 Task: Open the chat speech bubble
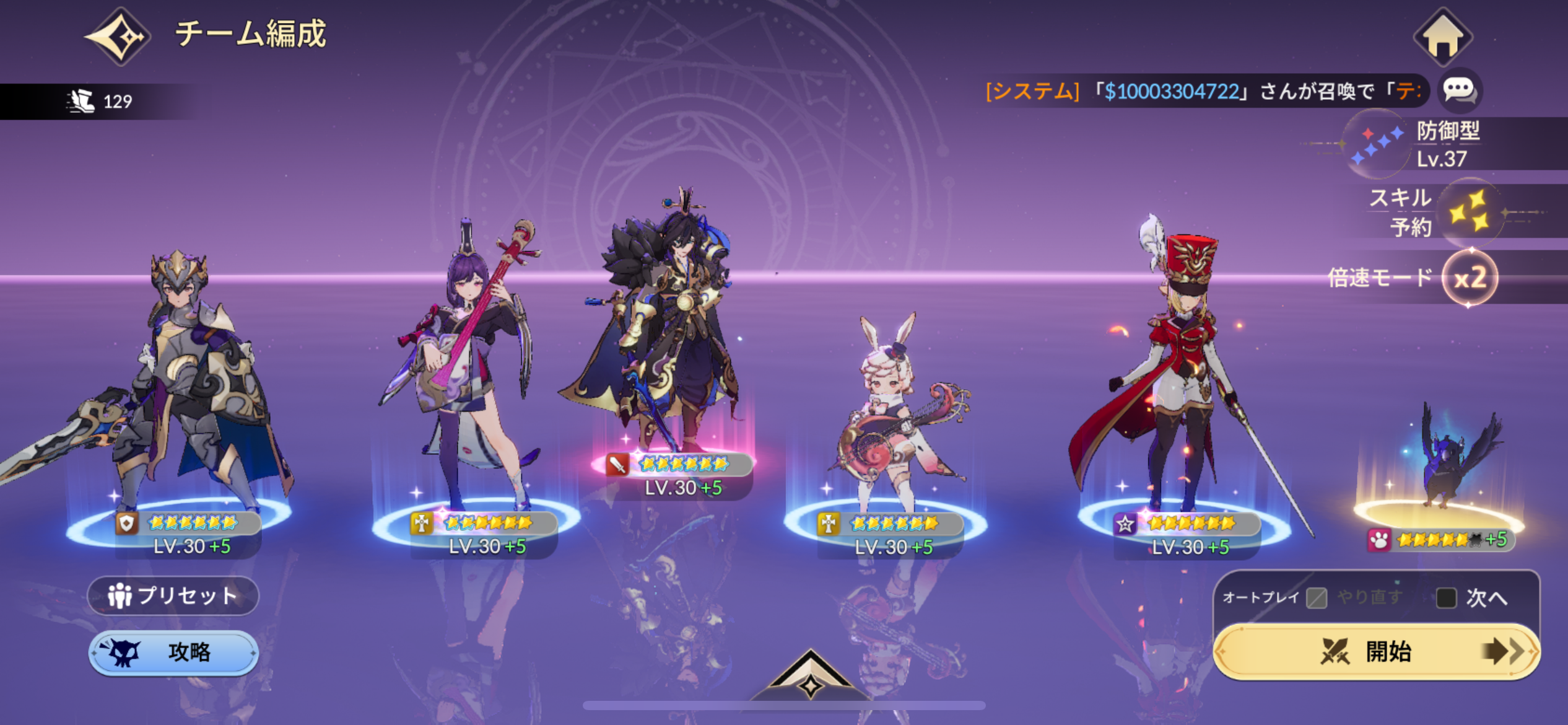pos(1459,90)
